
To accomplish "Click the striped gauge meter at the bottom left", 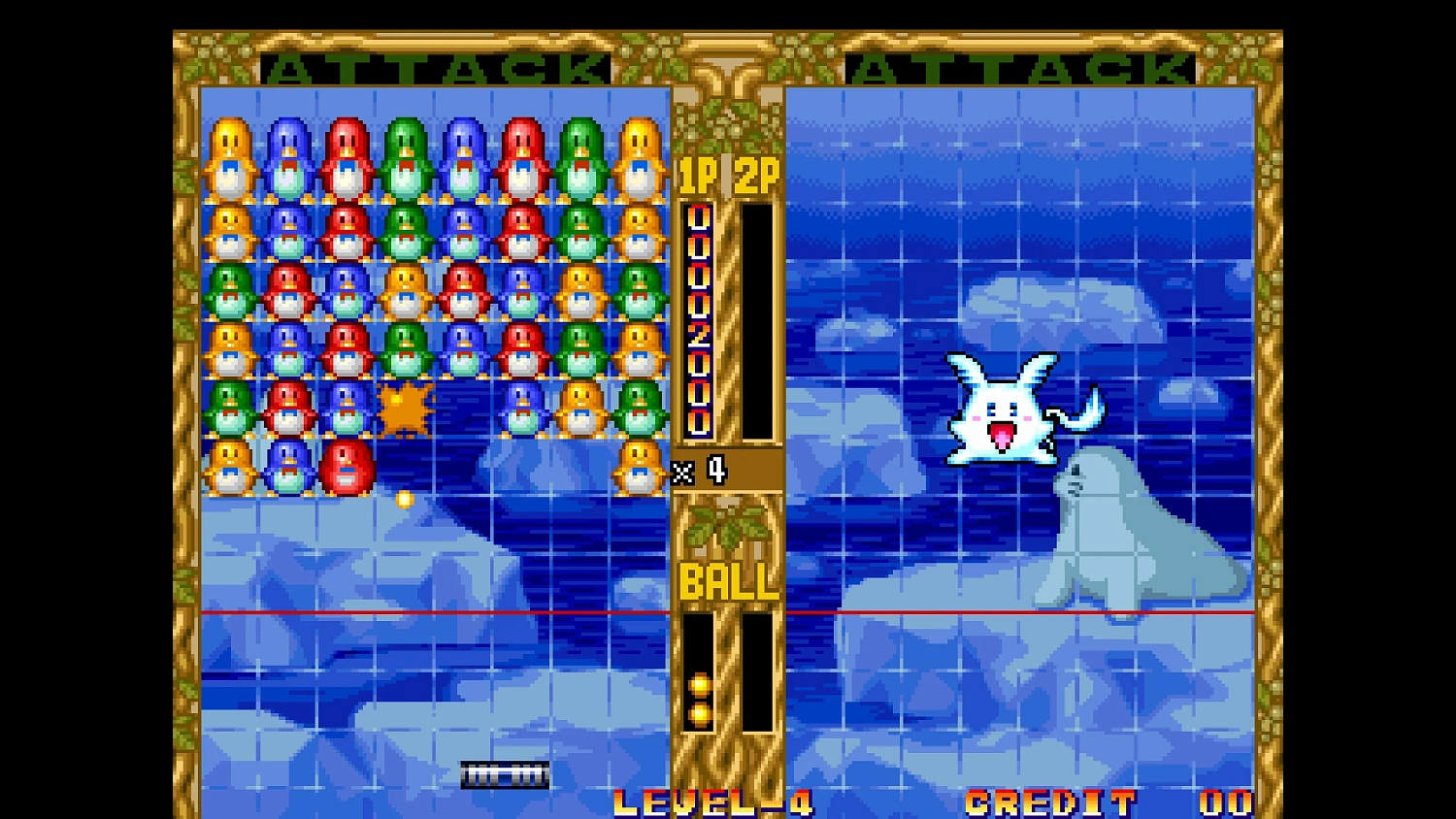I will point(503,774).
